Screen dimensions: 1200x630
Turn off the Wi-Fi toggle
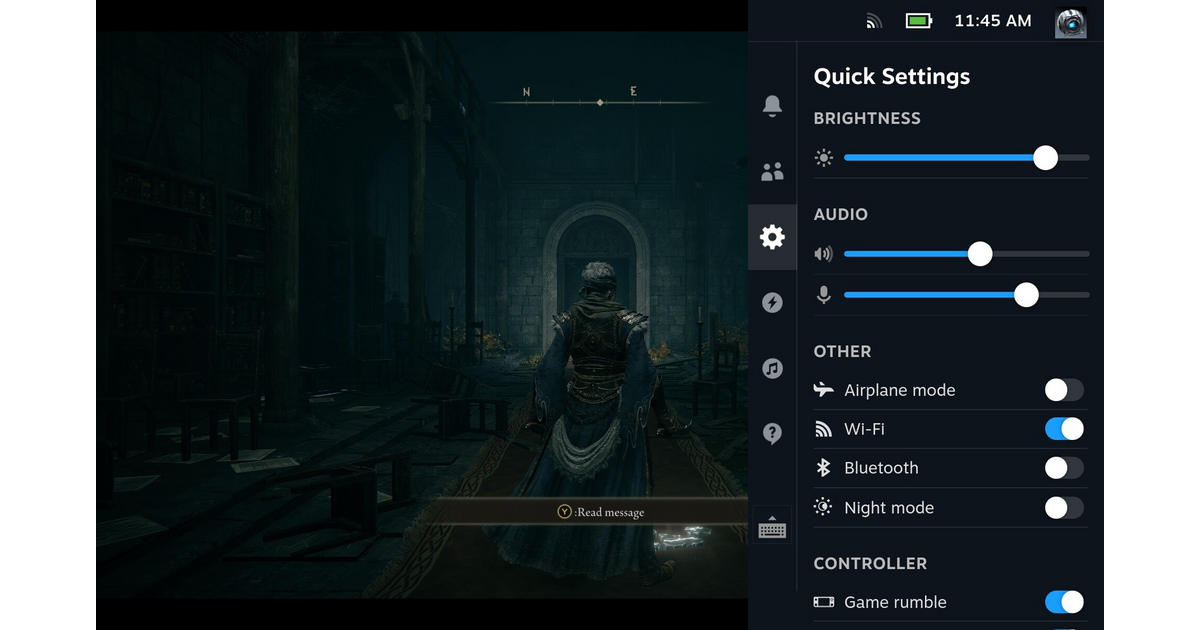point(1064,429)
